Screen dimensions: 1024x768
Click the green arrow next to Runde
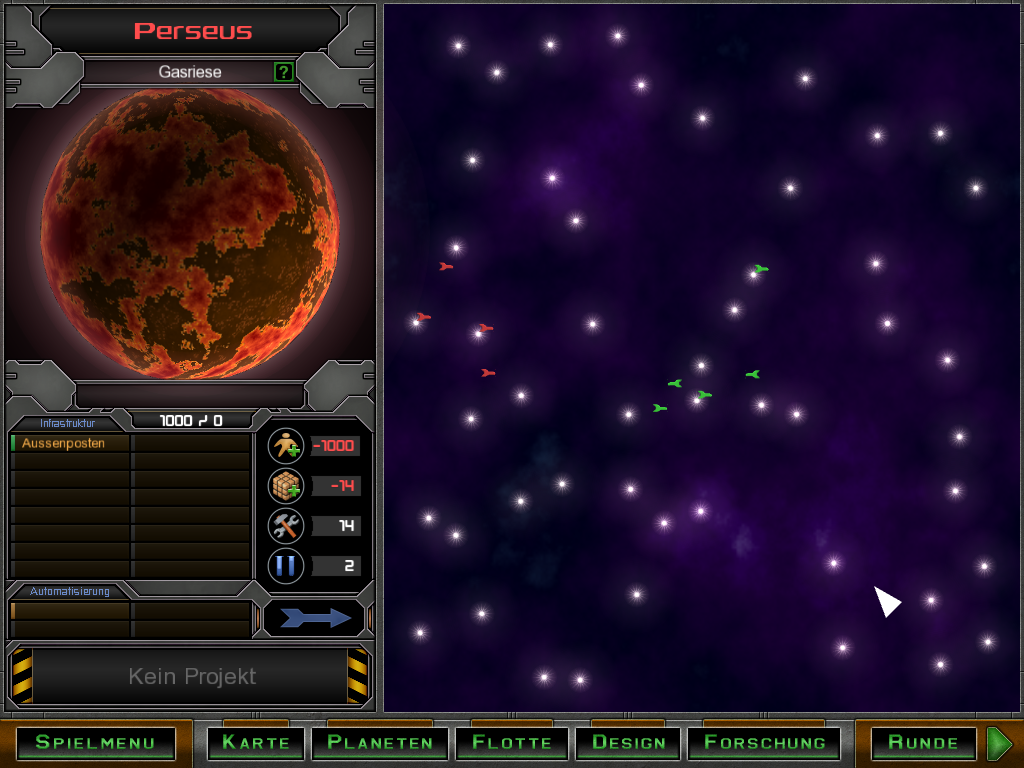[x=999, y=742]
